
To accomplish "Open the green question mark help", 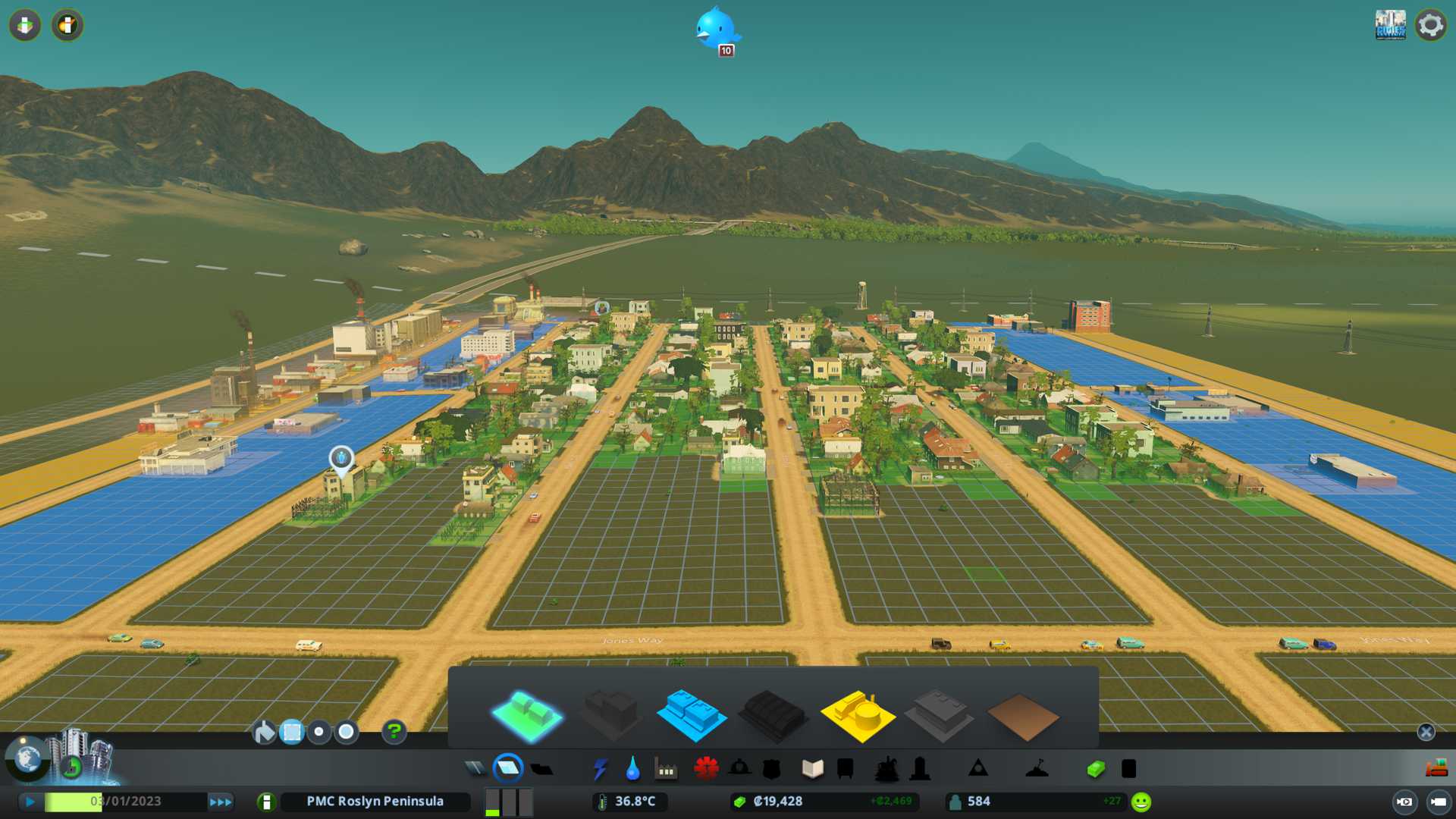I will click(394, 732).
